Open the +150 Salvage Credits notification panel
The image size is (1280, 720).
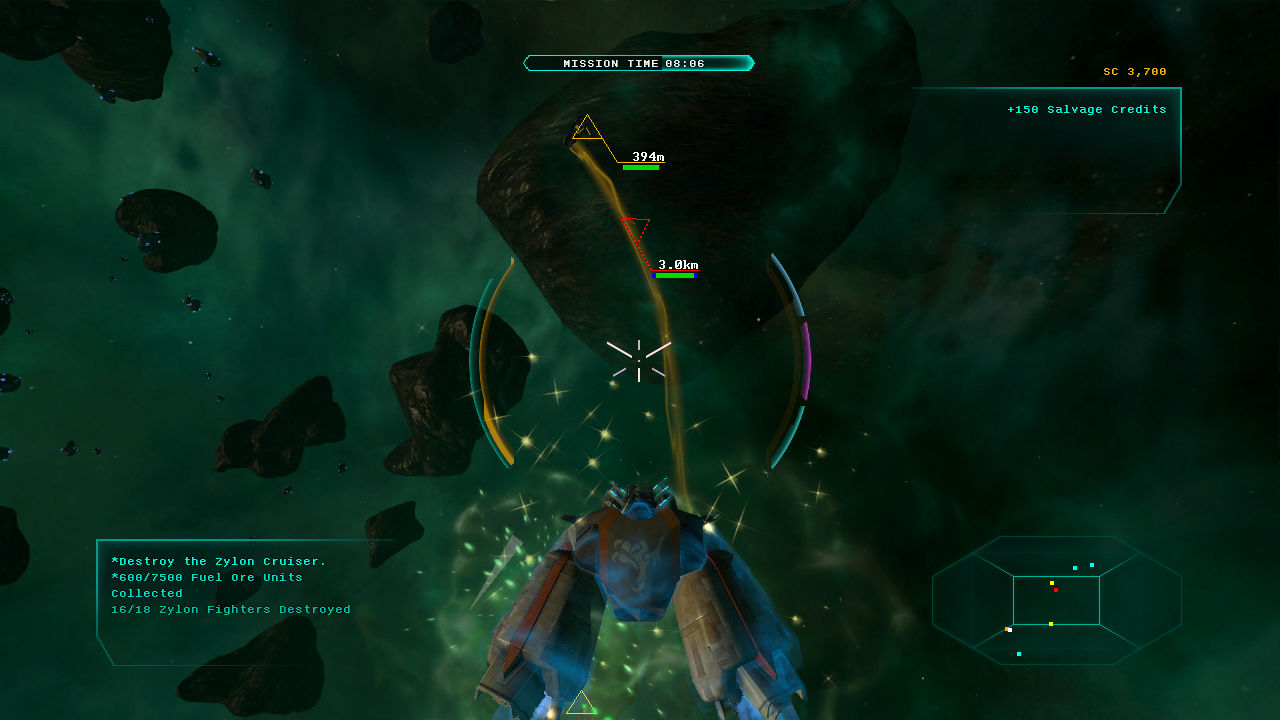(1088, 109)
